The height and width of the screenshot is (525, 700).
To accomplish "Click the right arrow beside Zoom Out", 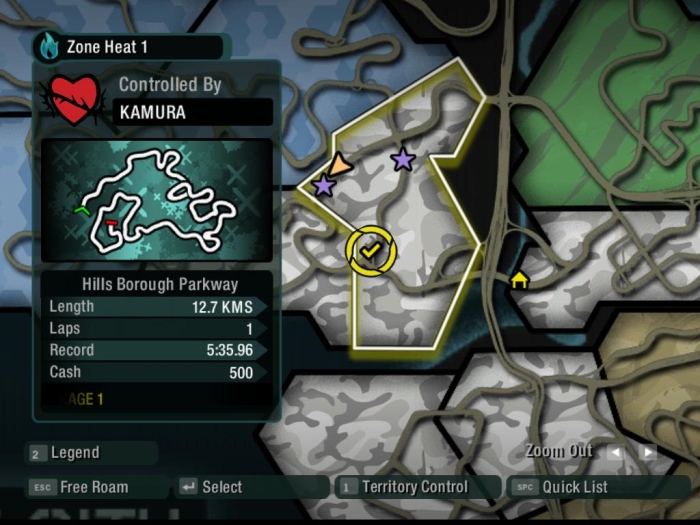I will click(648, 451).
